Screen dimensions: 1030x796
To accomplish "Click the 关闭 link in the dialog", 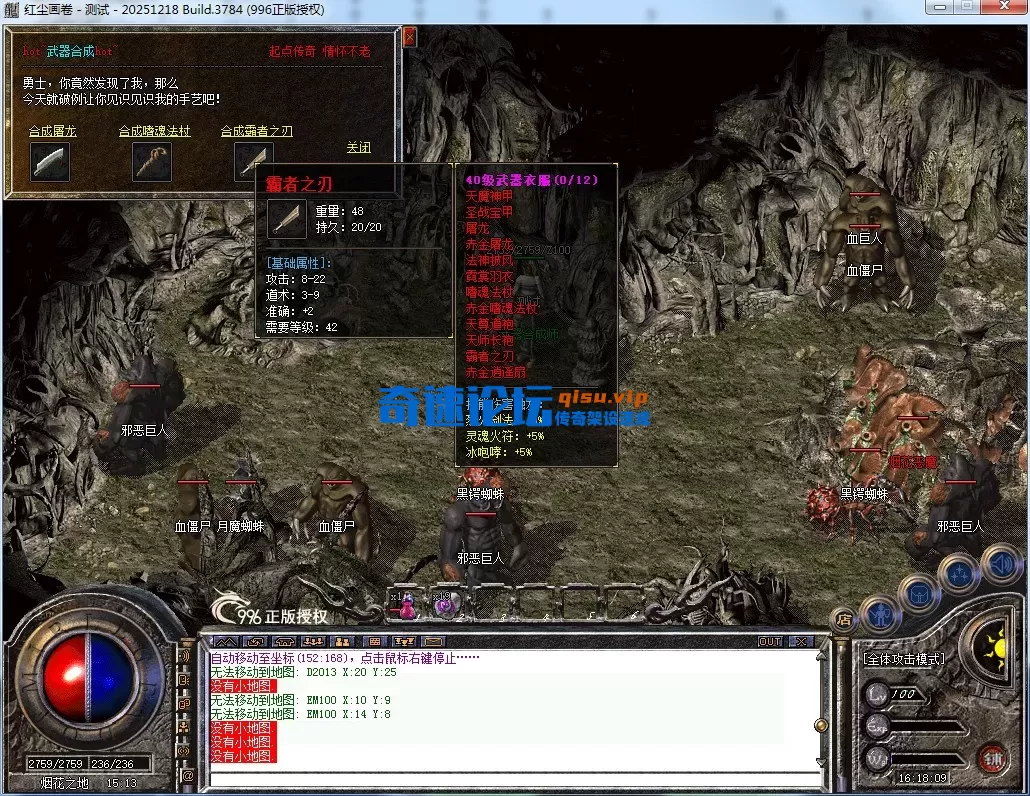I will (358, 147).
